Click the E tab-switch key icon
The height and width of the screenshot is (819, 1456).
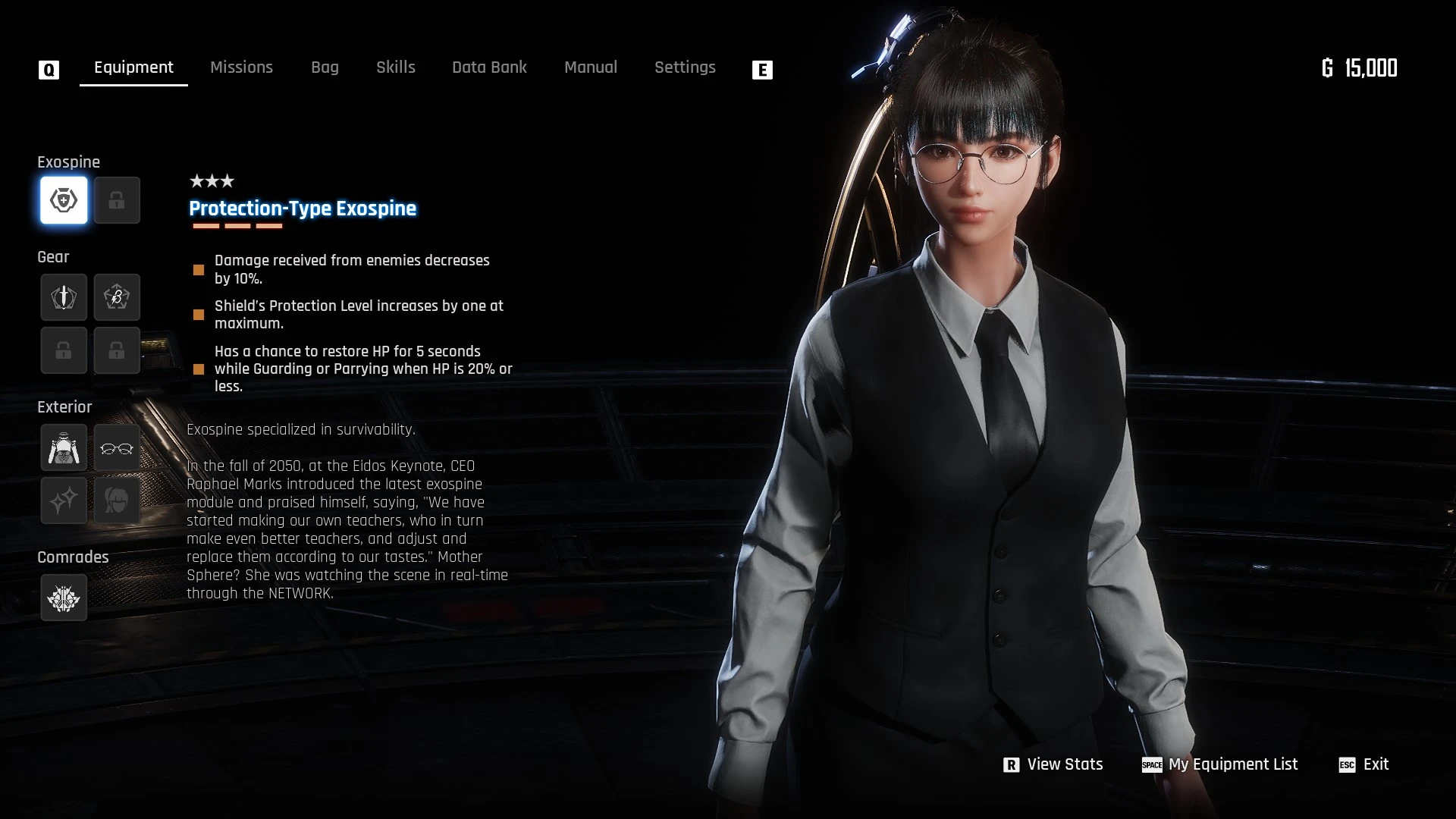(763, 70)
